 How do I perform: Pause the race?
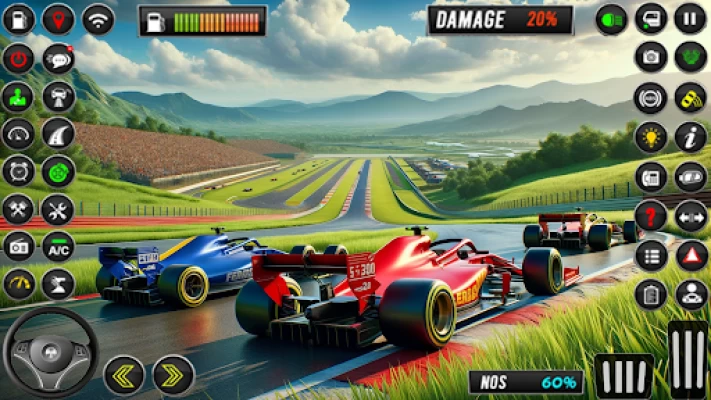click(x=690, y=18)
